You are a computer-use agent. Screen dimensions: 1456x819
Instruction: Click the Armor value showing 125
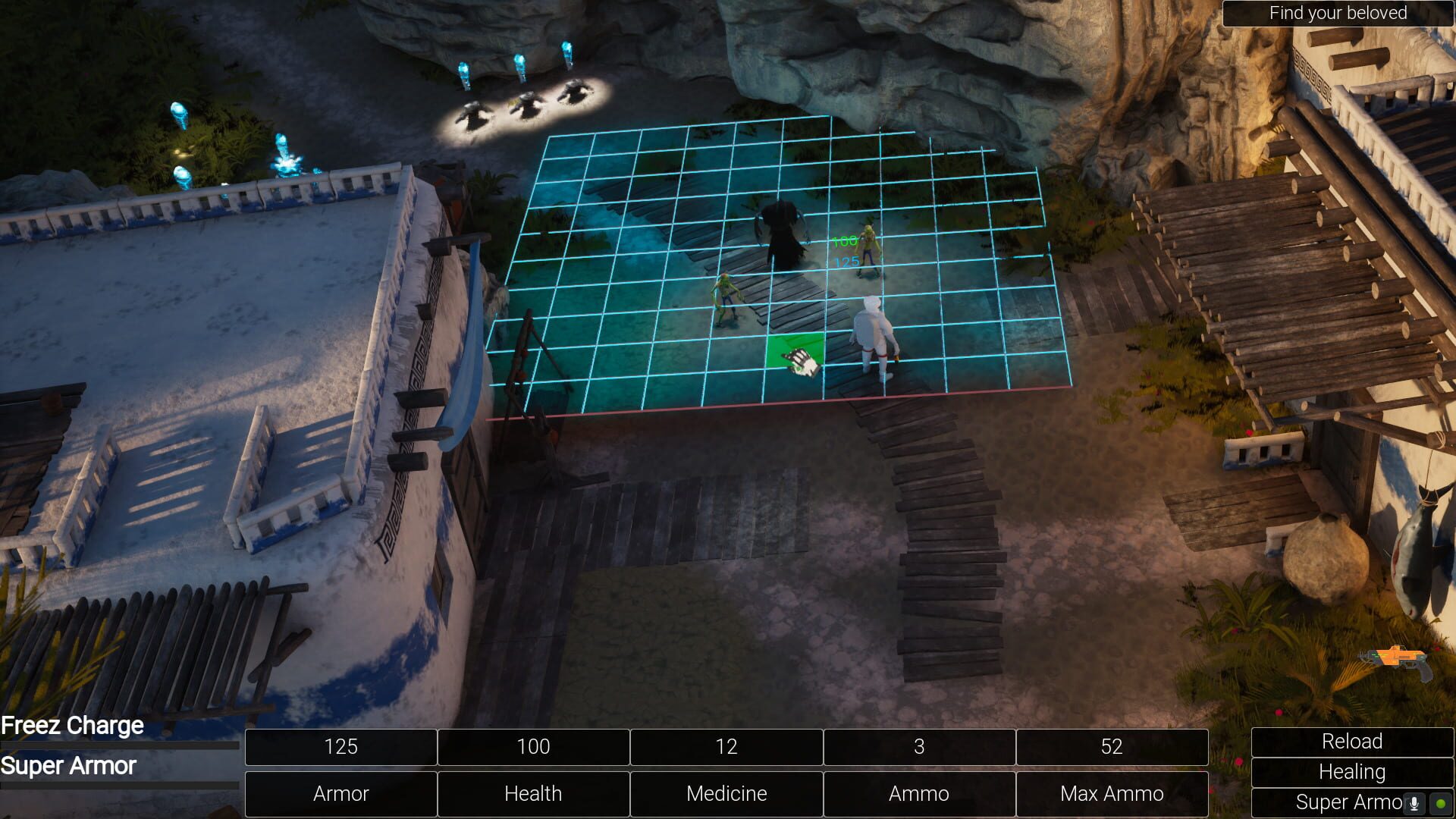[x=340, y=747]
